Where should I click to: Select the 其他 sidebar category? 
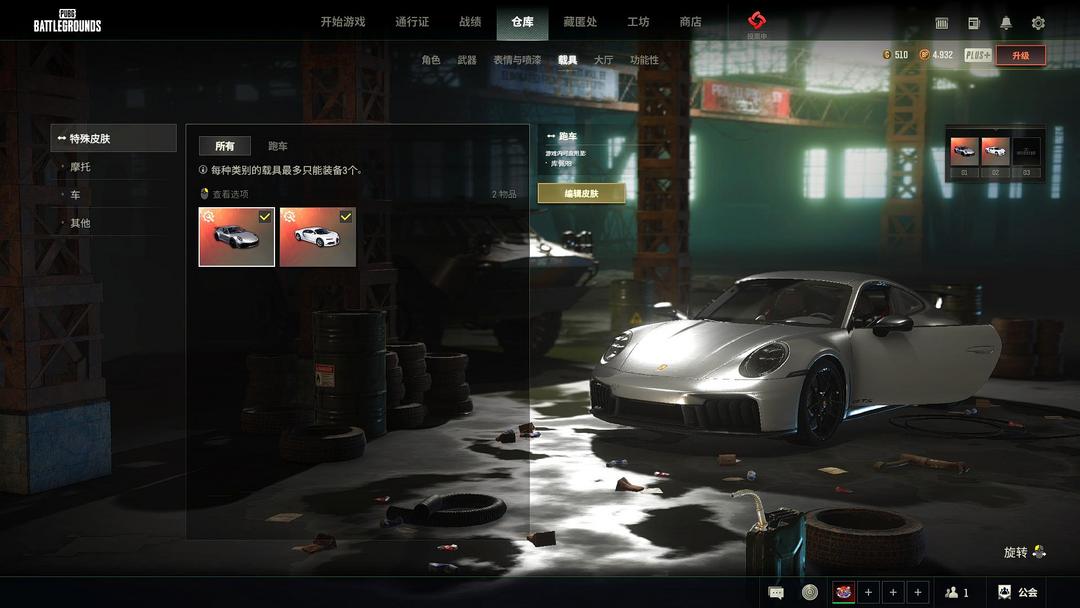tap(80, 223)
